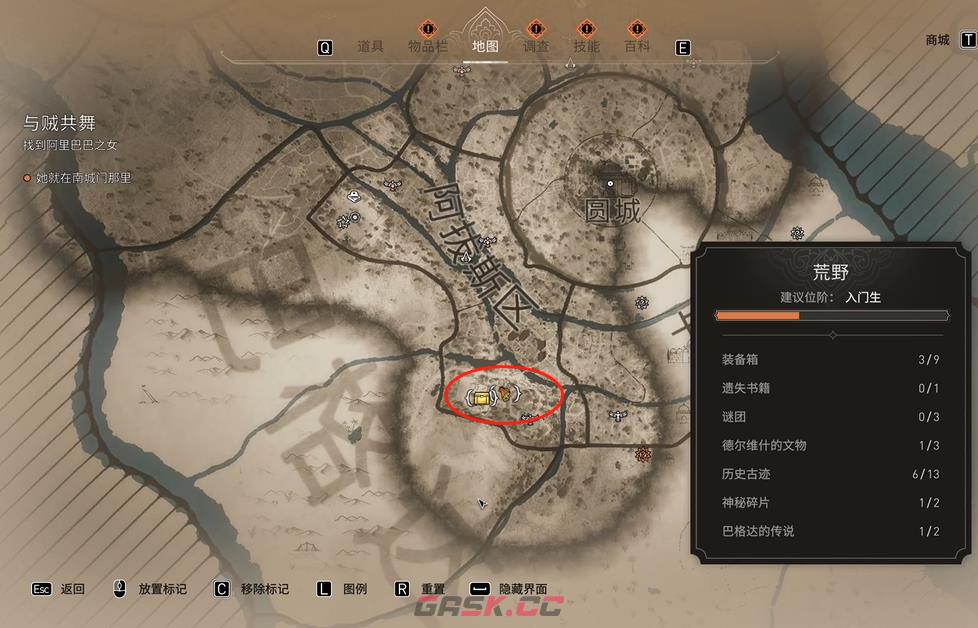Open the 物品栏 inventory tab
Image resolution: width=978 pixels, height=628 pixels.
428,46
